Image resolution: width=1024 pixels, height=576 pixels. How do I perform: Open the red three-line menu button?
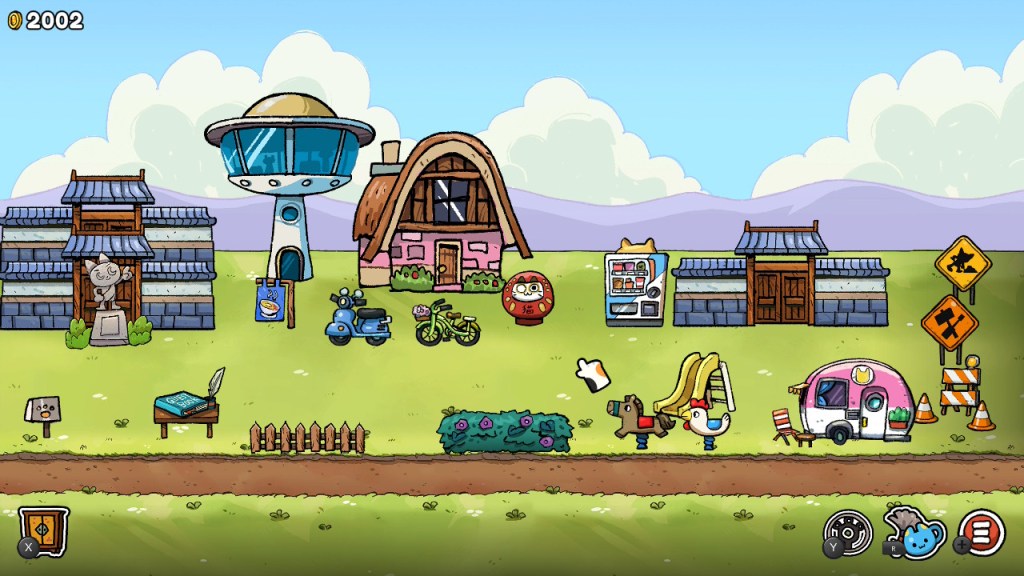pos(982,532)
